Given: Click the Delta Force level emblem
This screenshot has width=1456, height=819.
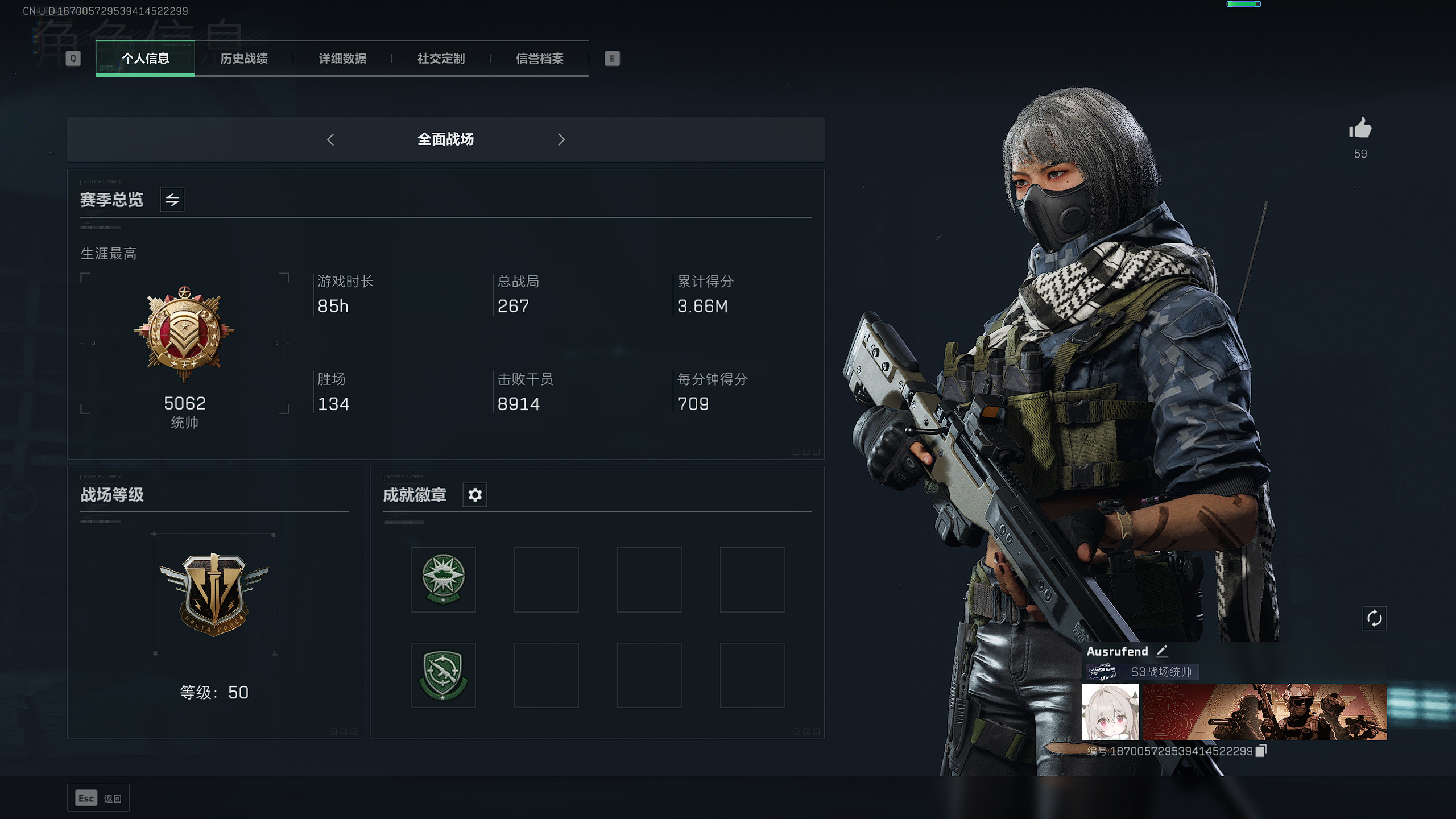Looking at the screenshot, I should click(x=214, y=594).
